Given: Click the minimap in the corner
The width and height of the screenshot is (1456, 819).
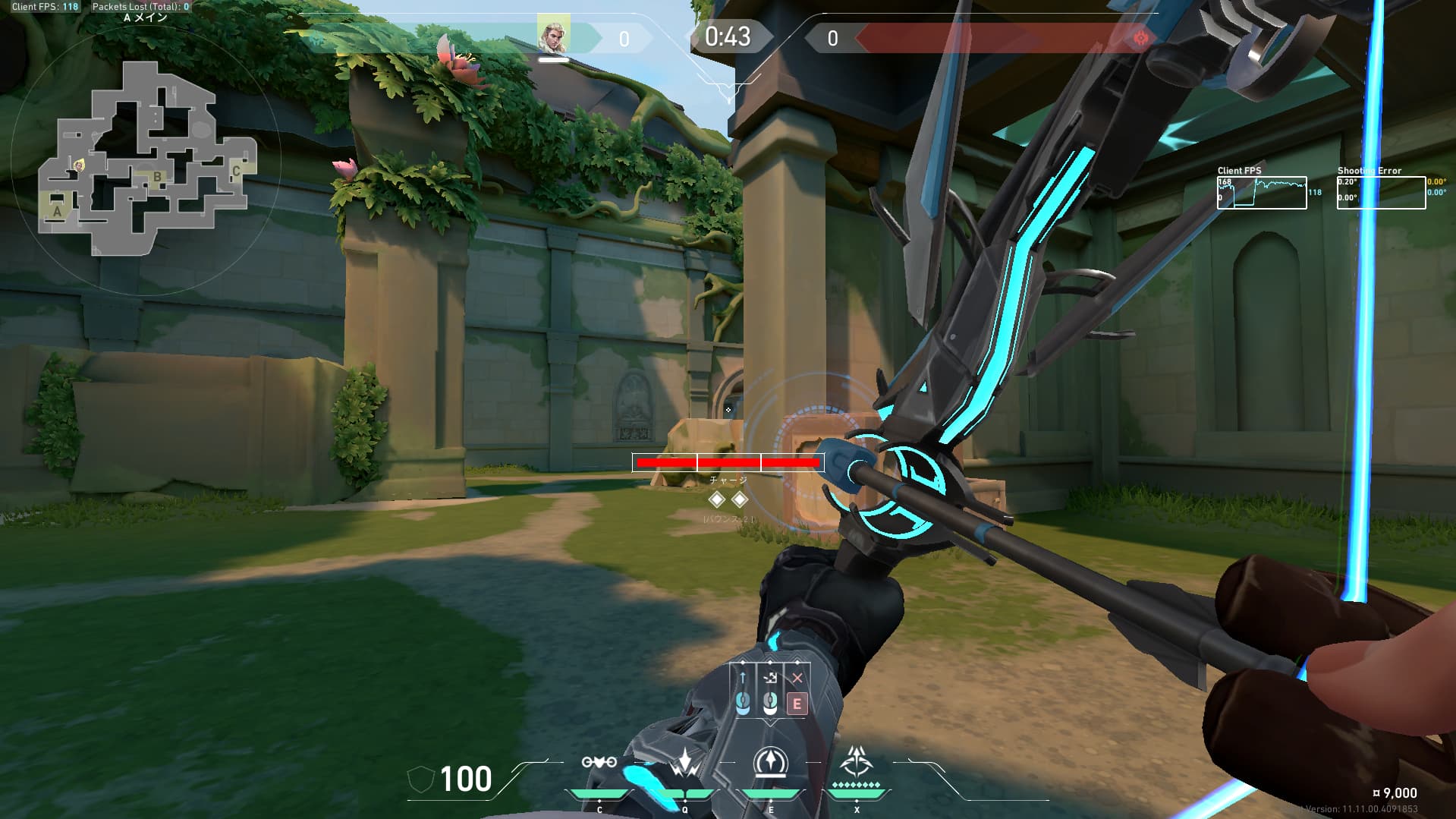Looking at the screenshot, I should [144, 158].
